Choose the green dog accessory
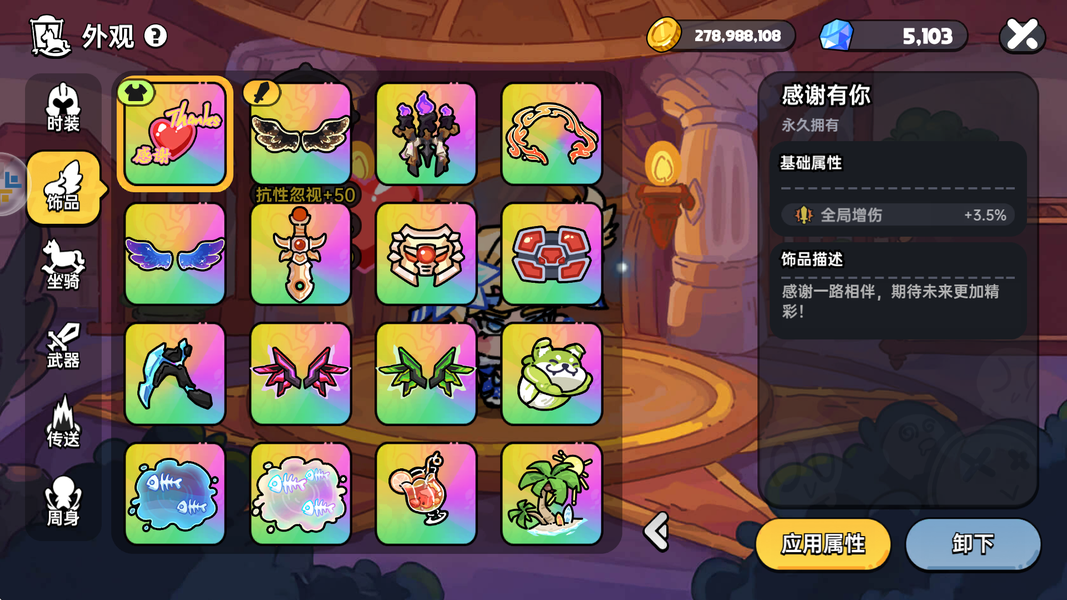Viewport: 1067px width, 600px height. click(551, 374)
